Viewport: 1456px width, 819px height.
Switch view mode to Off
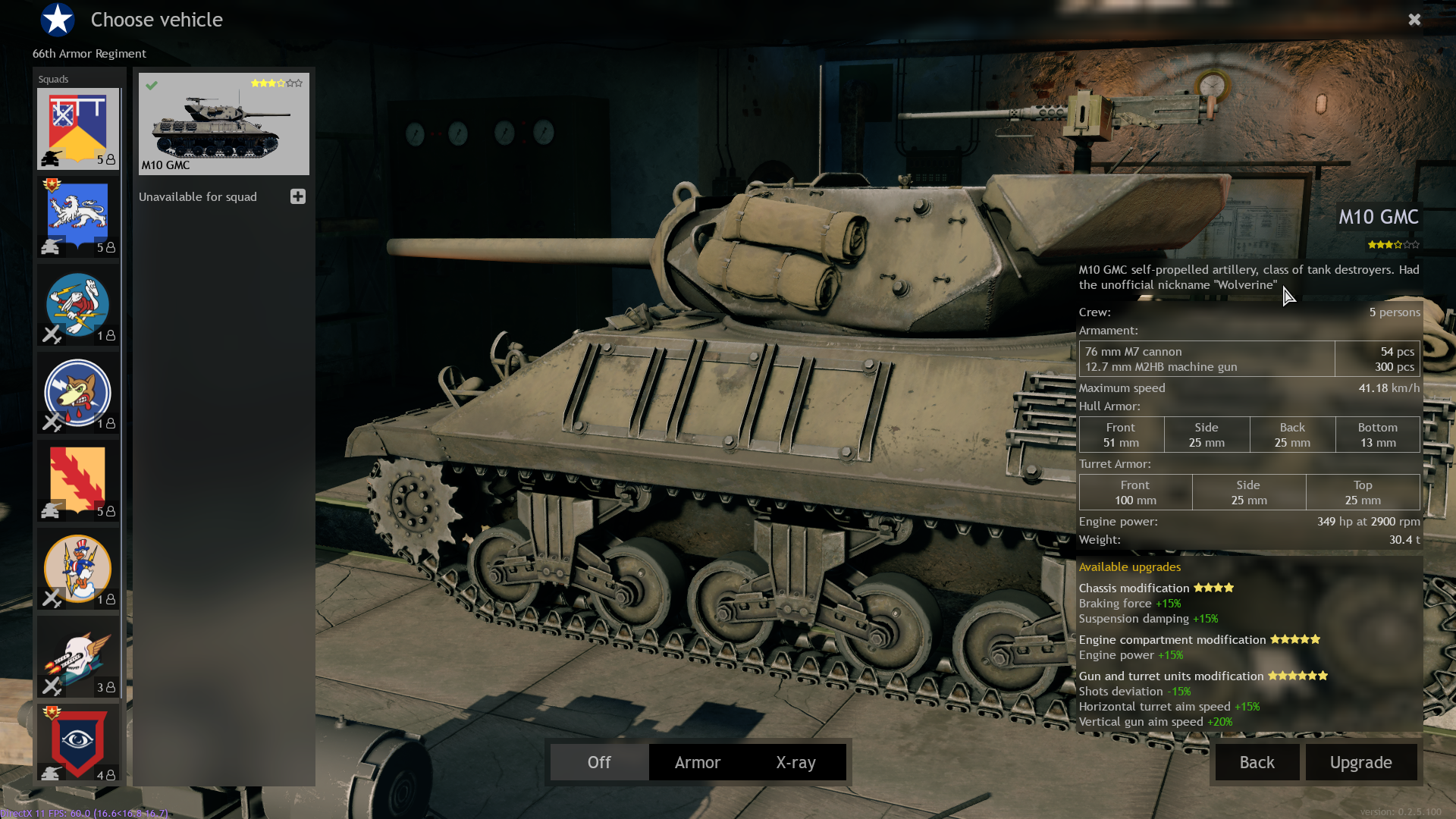tap(599, 762)
